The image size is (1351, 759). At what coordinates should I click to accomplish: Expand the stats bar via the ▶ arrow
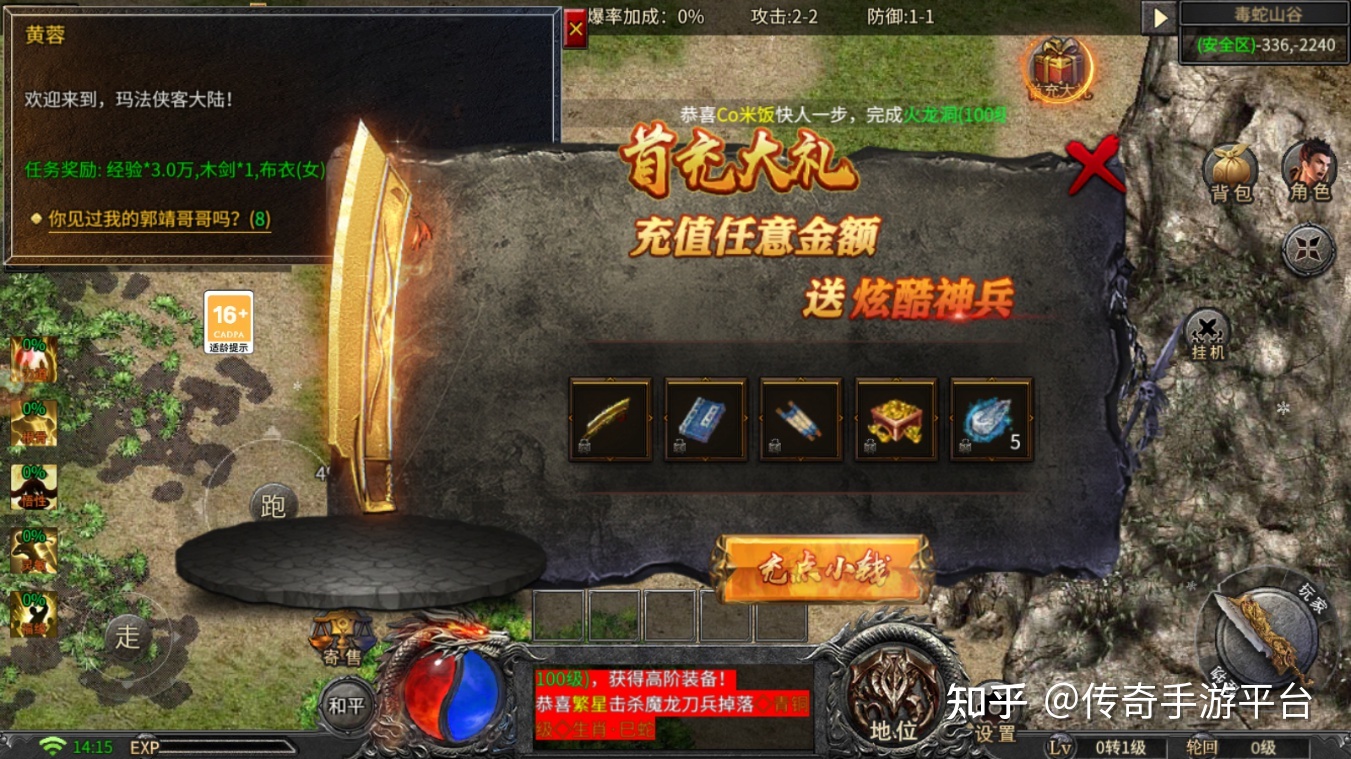coord(1159,17)
